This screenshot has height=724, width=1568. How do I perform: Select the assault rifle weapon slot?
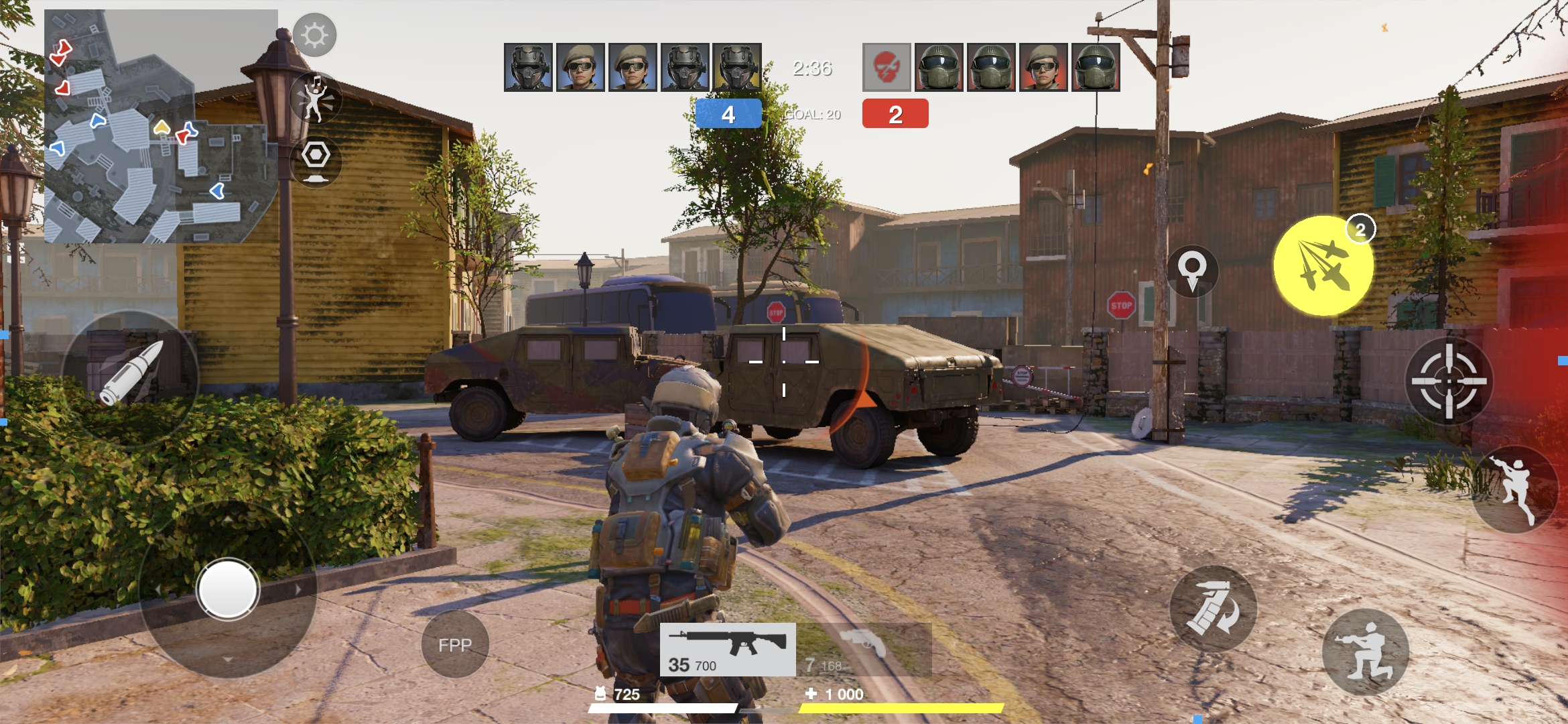click(728, 649)
